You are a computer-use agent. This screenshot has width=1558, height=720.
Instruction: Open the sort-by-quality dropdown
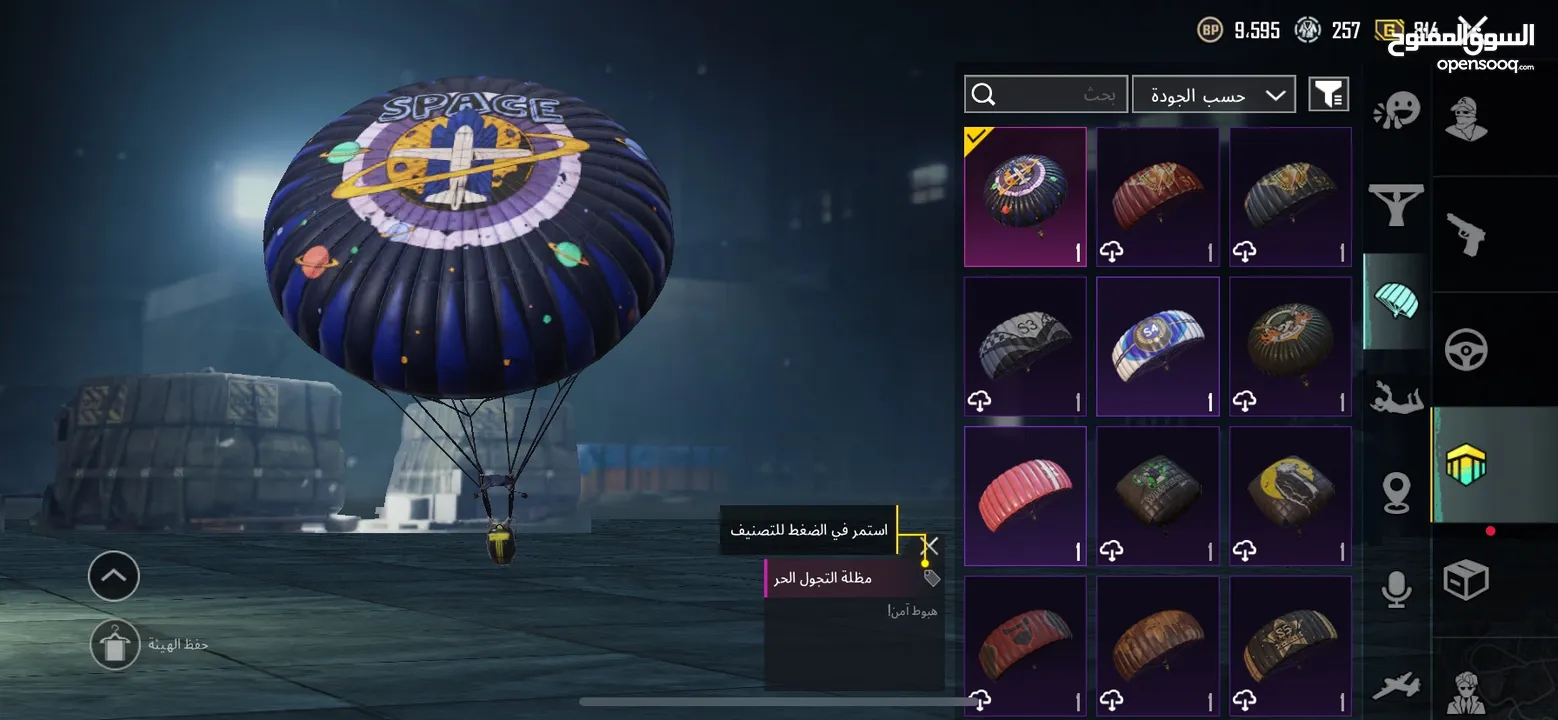1213,95
